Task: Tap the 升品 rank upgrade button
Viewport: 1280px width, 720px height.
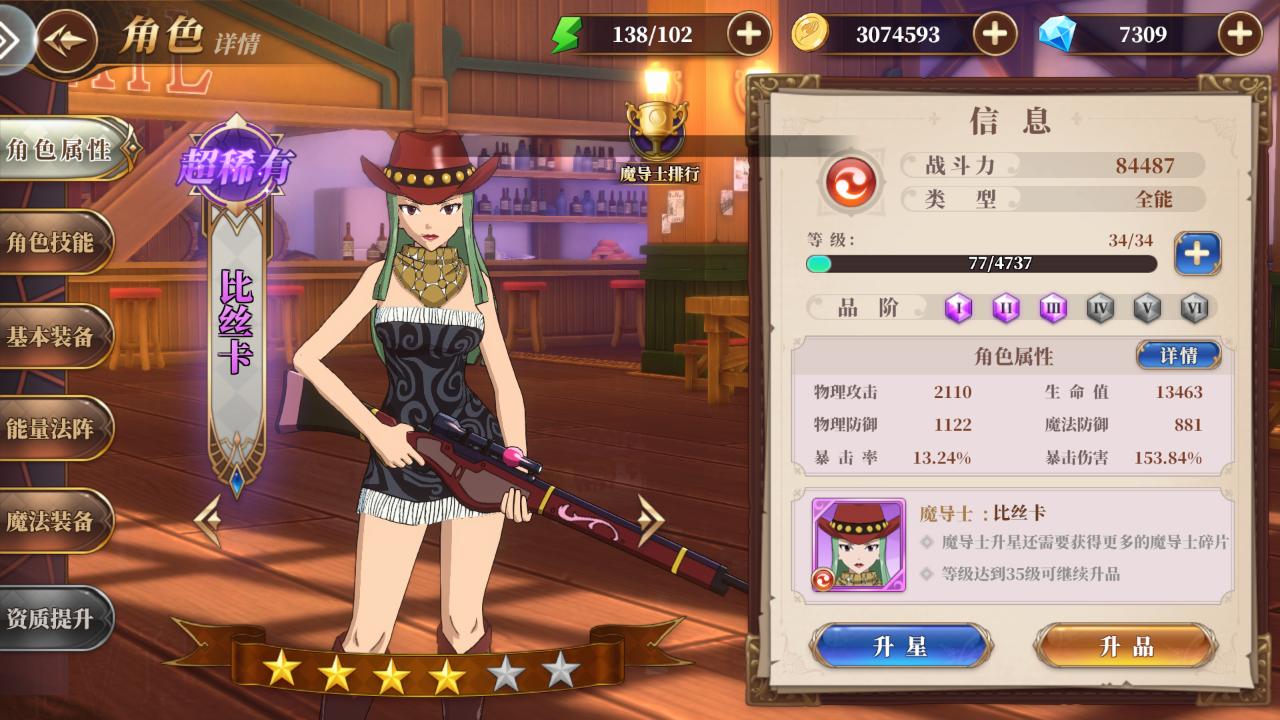Action: pos(1126,646)
